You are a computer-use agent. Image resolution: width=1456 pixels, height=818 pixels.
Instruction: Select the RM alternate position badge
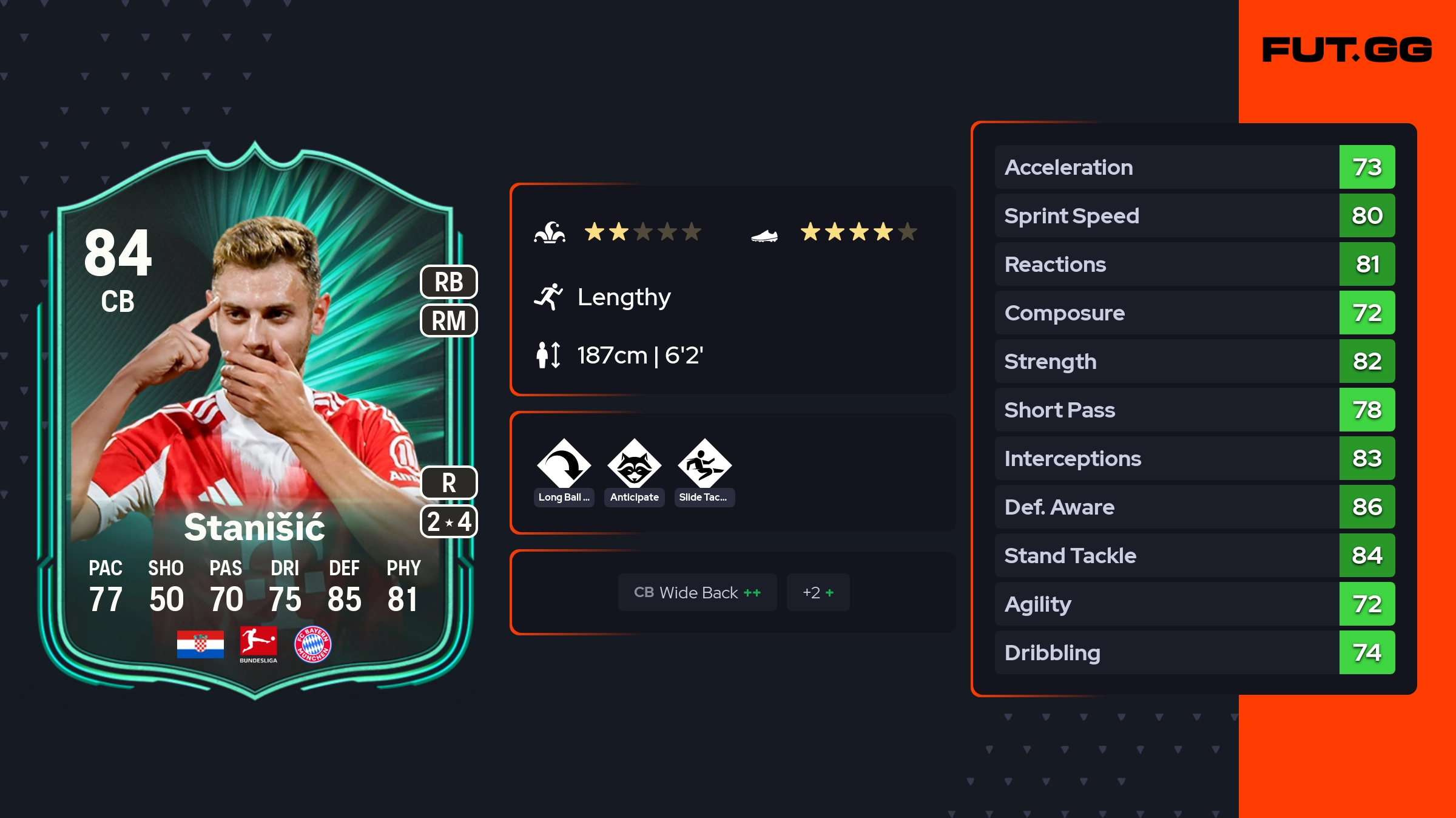[449, 320]
